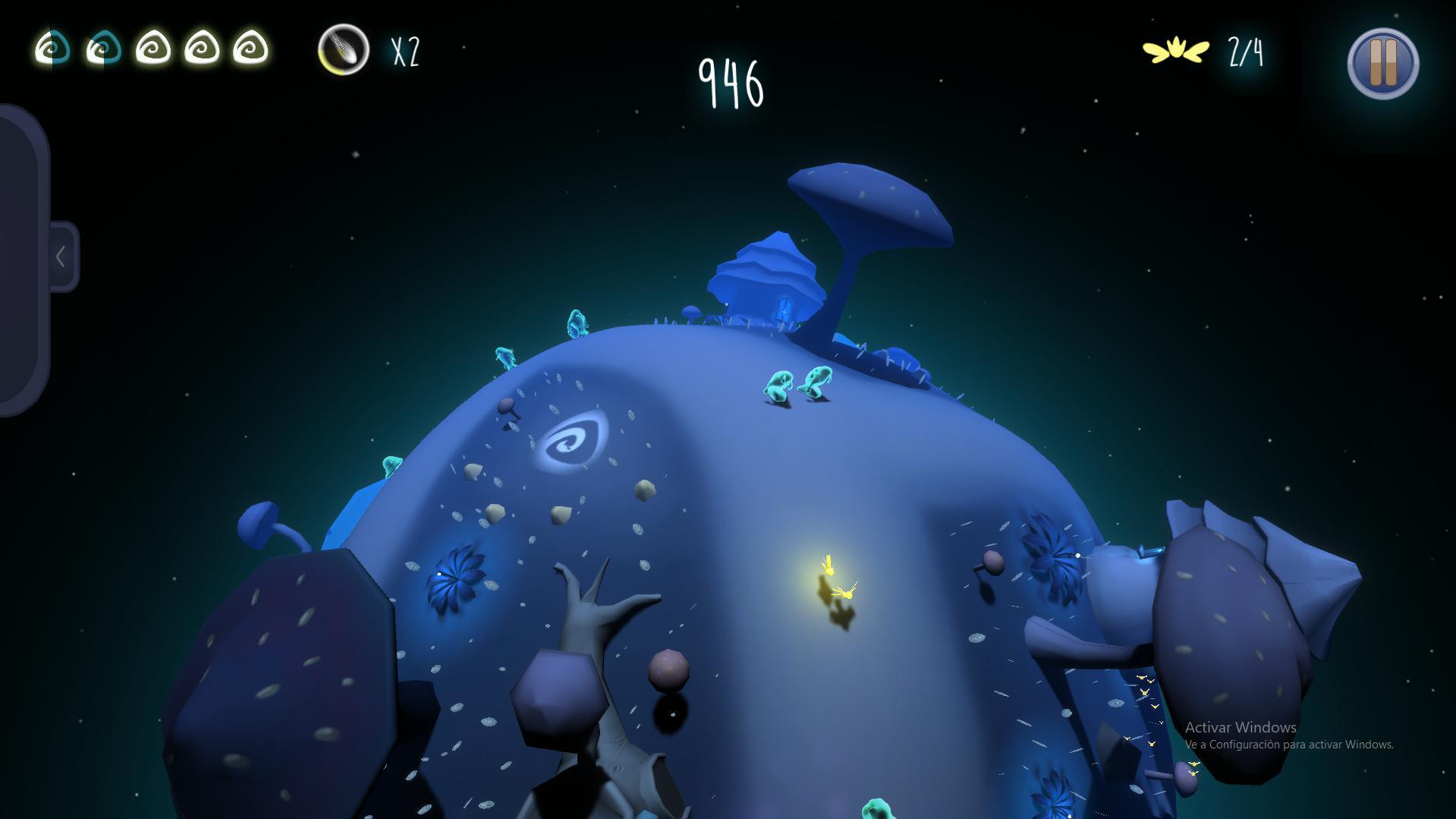
Task: Activate the comet power-up icon
Action: click(x=344, y=50)
